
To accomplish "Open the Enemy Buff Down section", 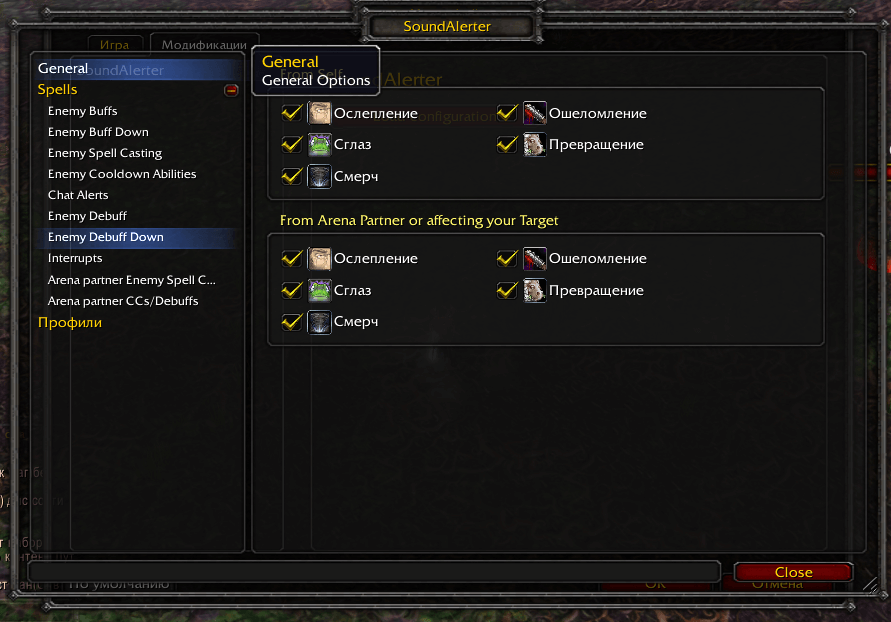I will pyautogui.click(x=98, y=132).
